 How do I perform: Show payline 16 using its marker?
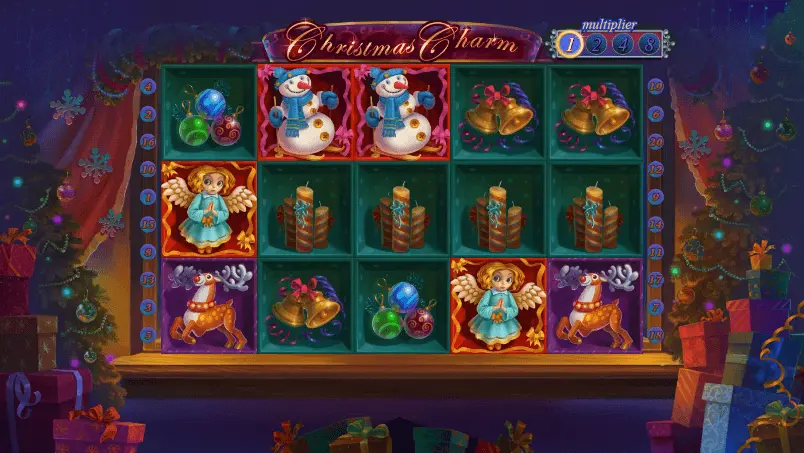click(148, 142)
